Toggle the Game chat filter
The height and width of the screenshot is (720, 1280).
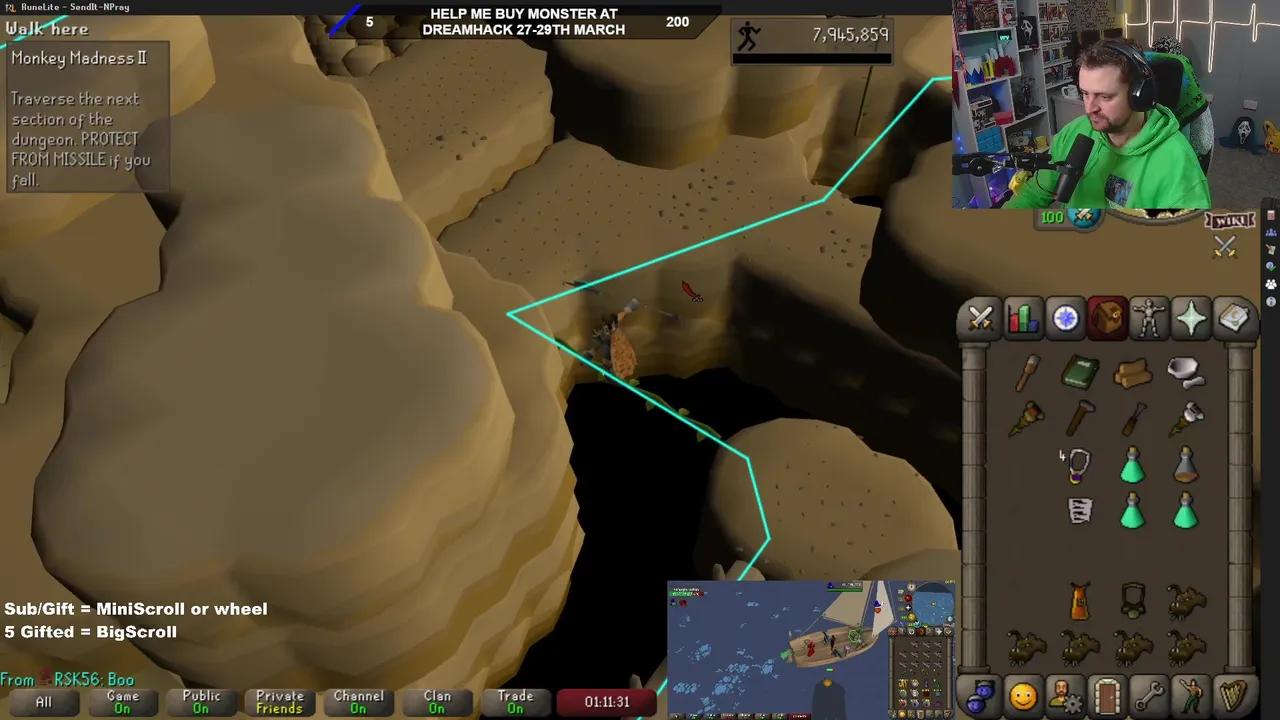(122, 701)
